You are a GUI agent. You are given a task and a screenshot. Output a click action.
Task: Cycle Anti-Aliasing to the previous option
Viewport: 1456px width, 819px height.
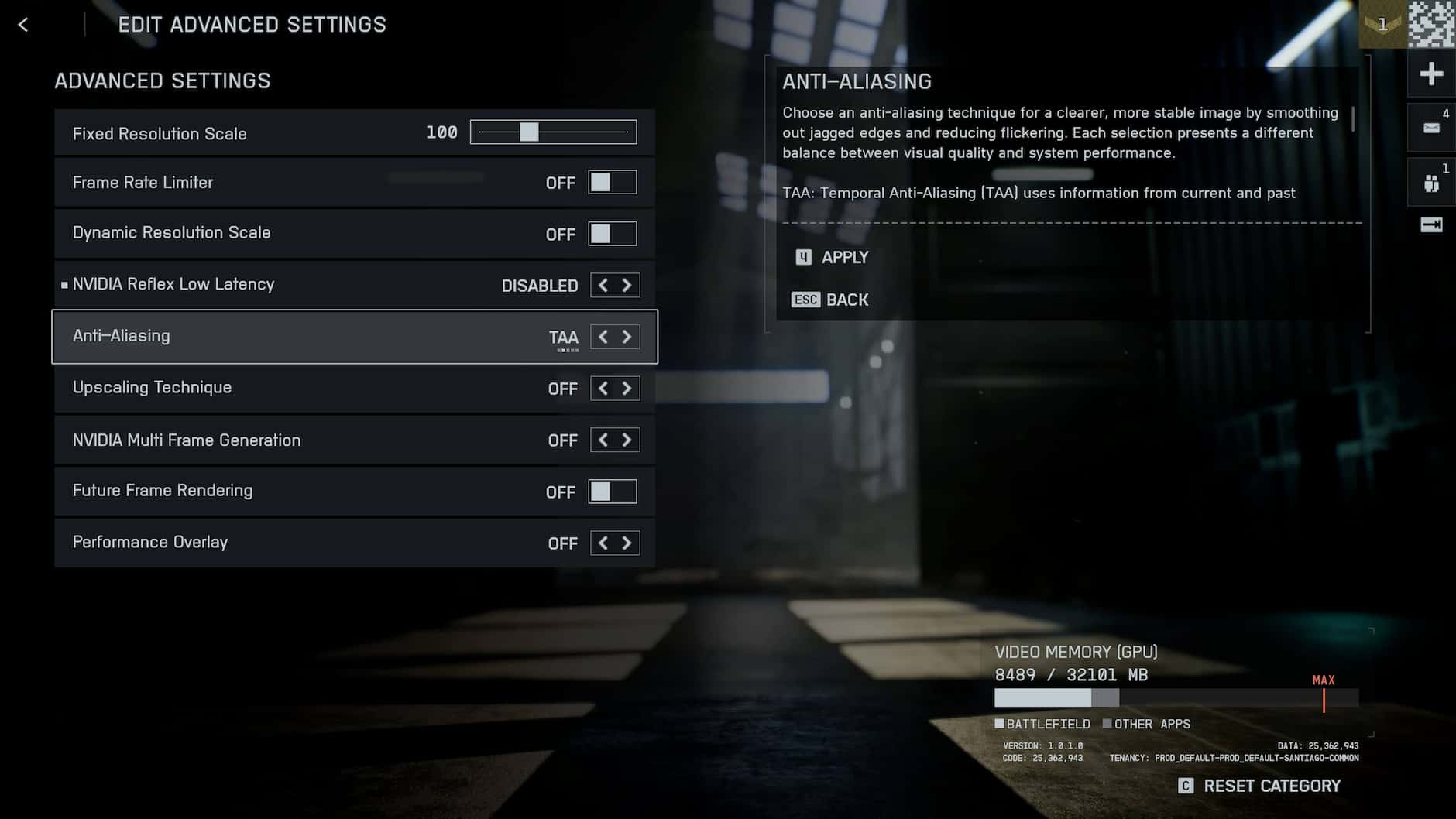coord(603,337)
